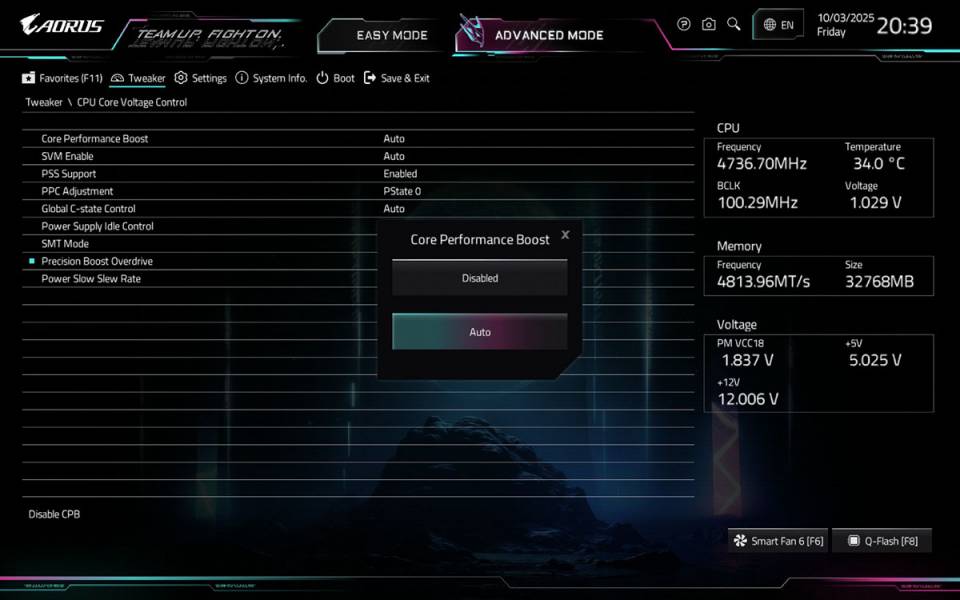Image resolution: width=960 pixels, height=600 pixels.
Task: Open the Save & Exit tab
Action: 397,78
